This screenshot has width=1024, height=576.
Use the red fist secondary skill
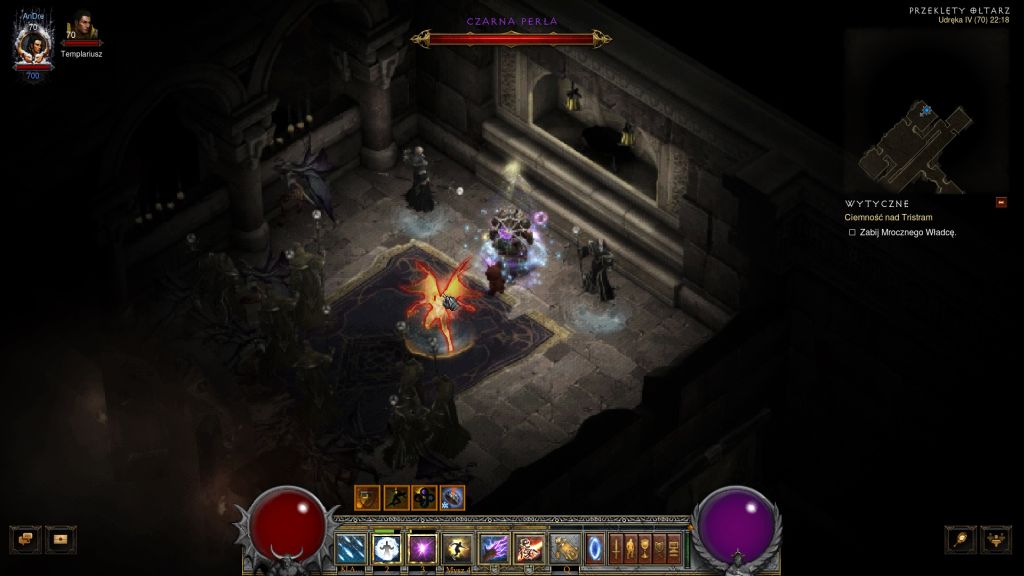coord(528,547)
